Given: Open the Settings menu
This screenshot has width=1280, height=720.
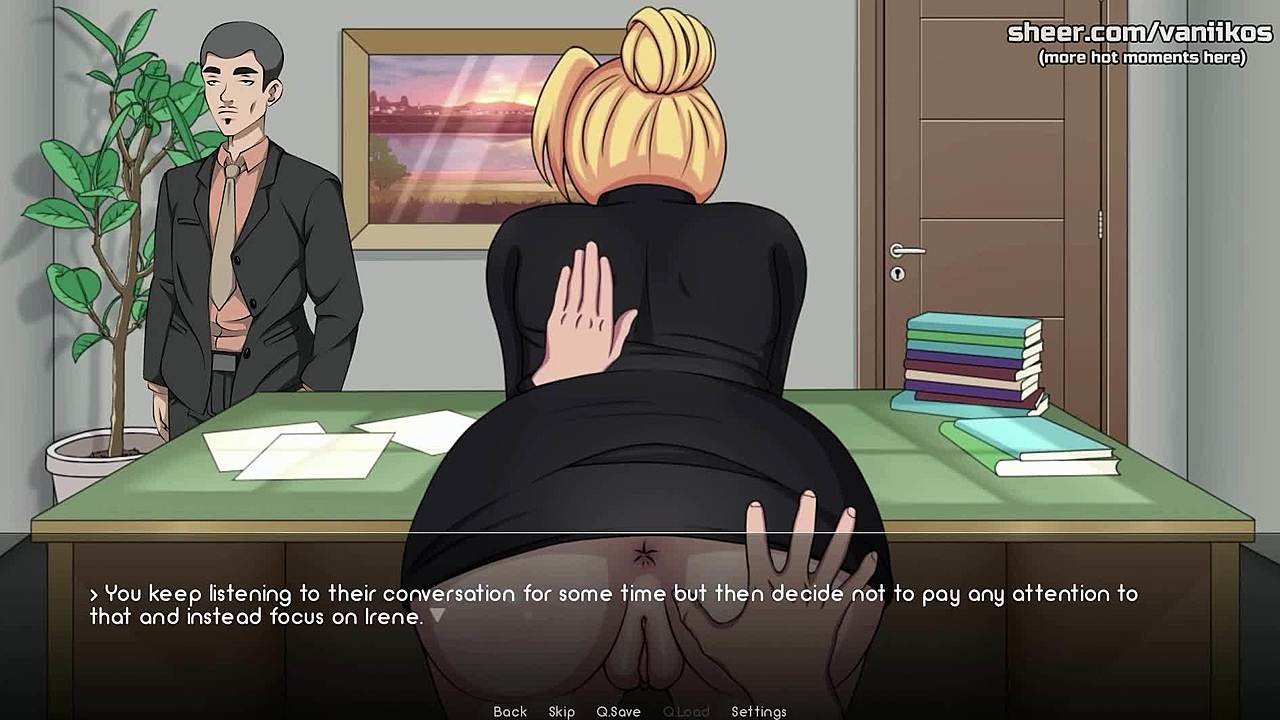Looking at the screenshot, I should (758, 711).
